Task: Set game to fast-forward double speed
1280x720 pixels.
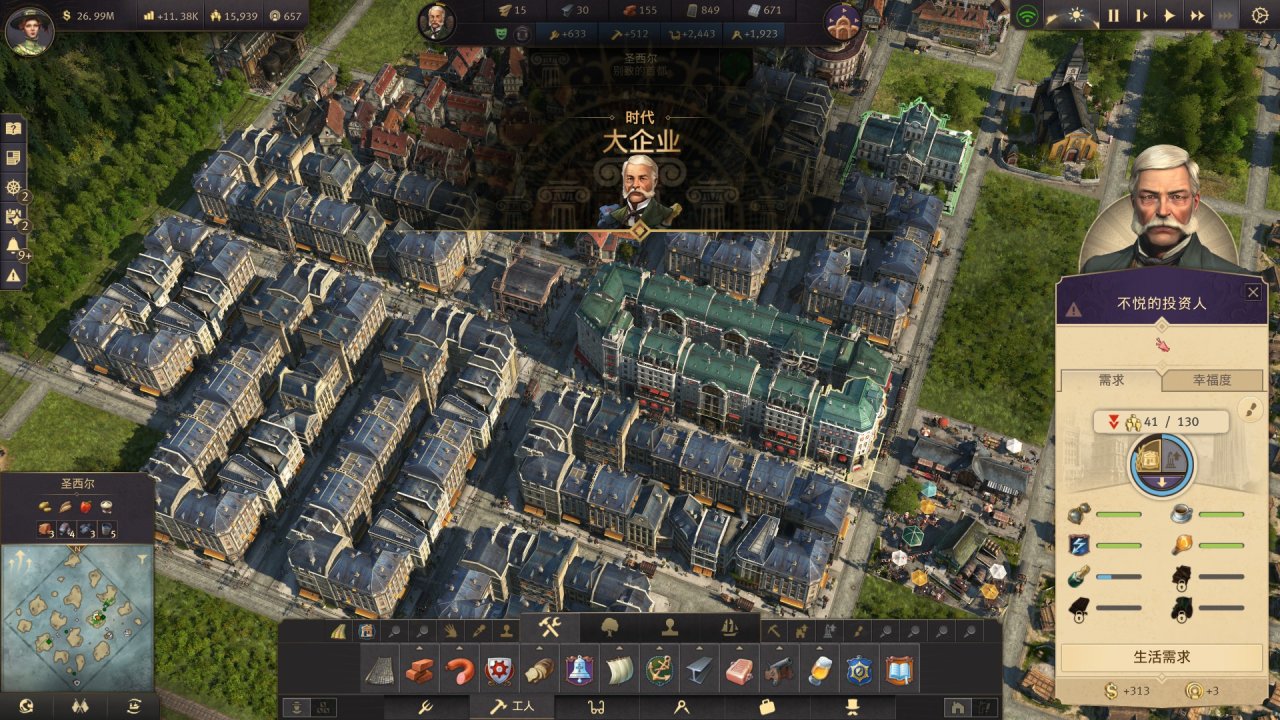Action: point(1197,15)
